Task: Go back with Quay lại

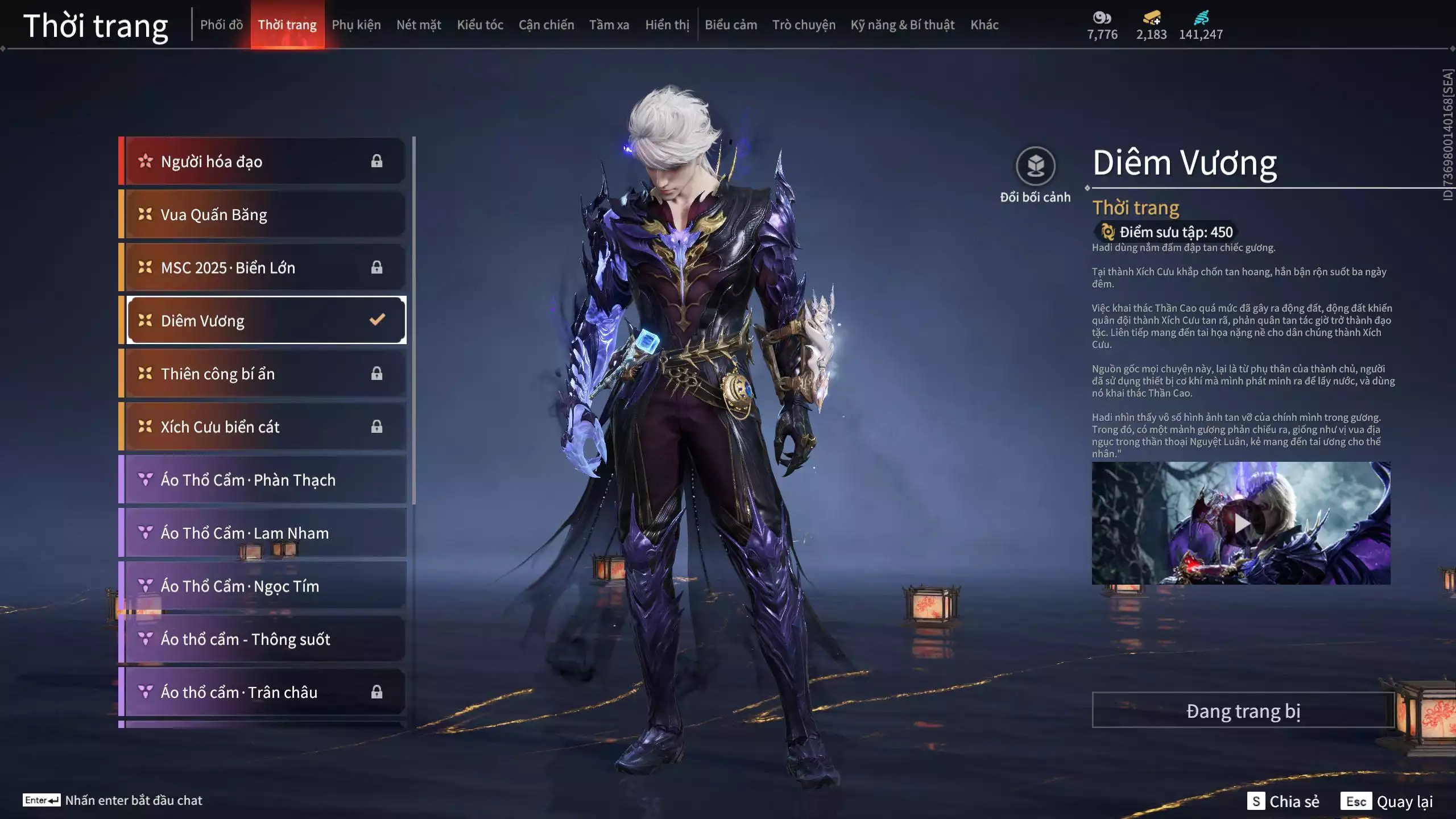Action: [1387, 801]
